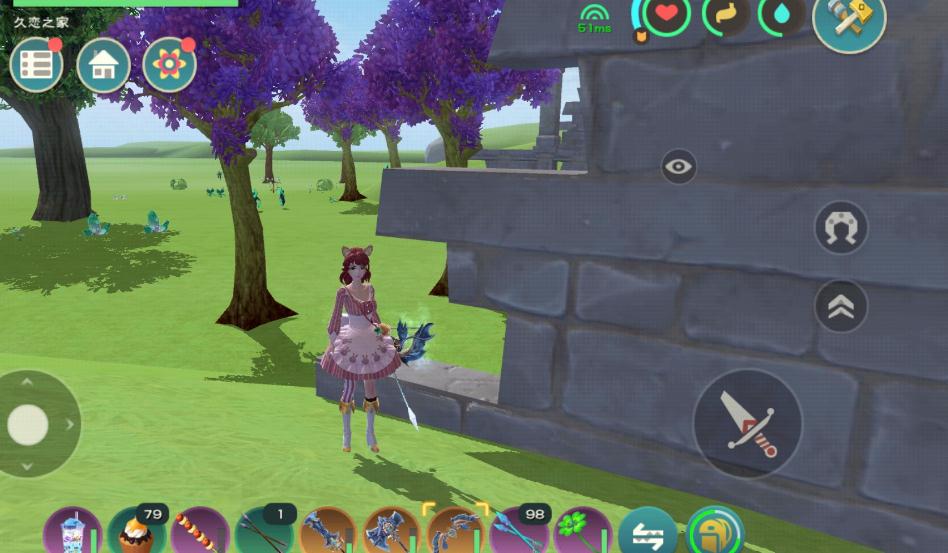Open the flower event icon

tap(169, 65)
